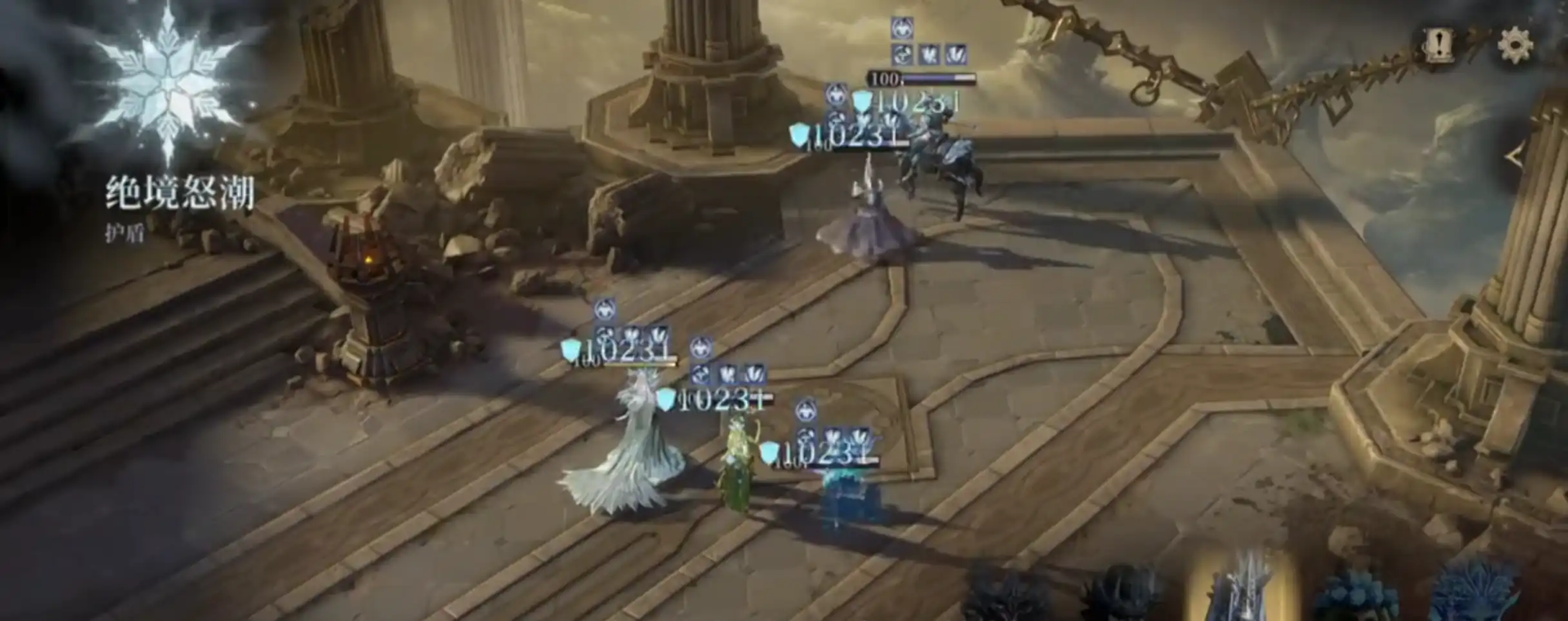This screenshot has height=621, width=1568.
Task: Expand the side panel arrow
Action: (1514, 157)
